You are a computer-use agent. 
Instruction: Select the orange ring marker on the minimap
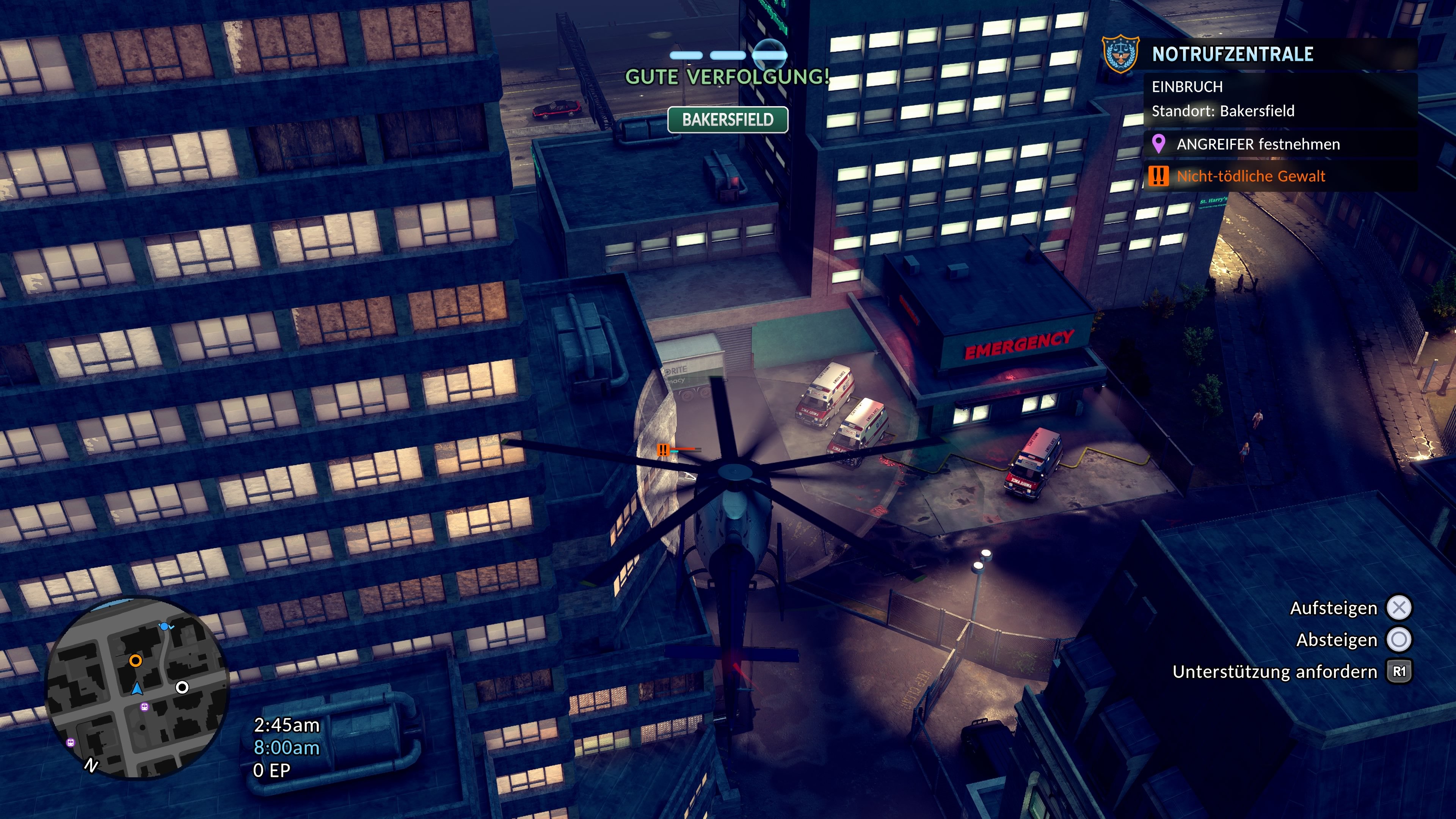135,660
